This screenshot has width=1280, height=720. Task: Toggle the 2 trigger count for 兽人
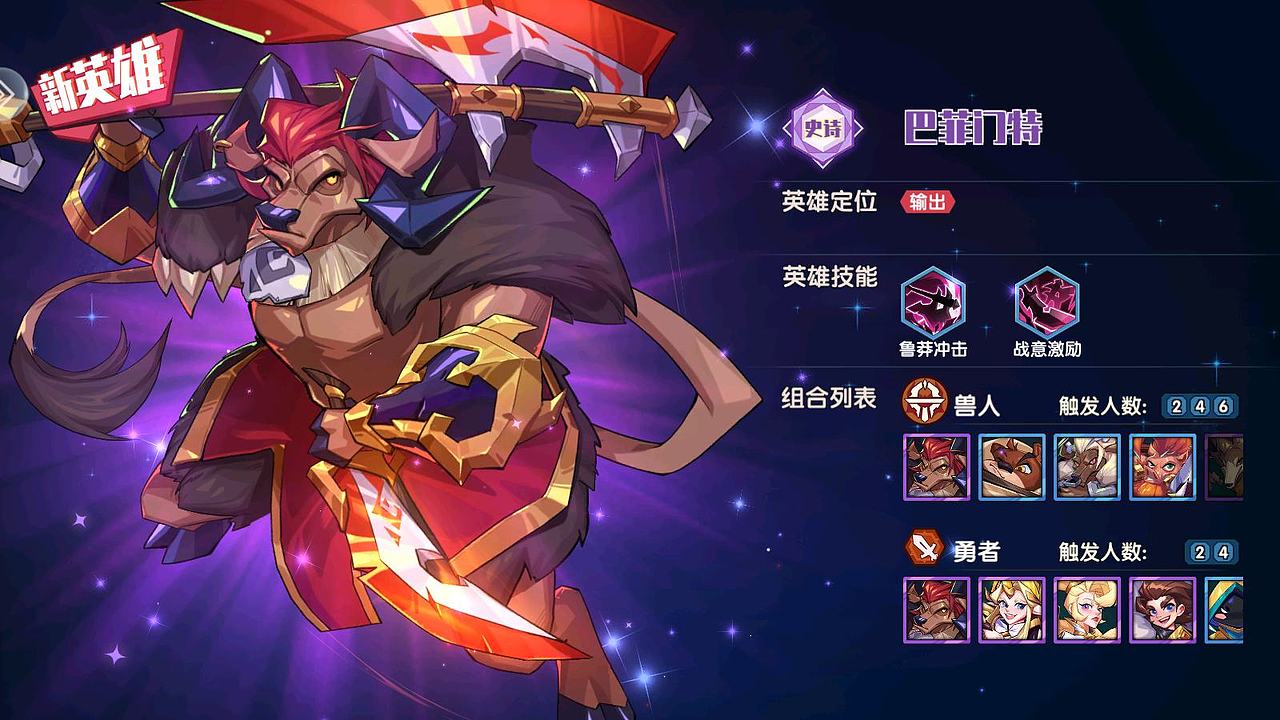coord(1177,404)
